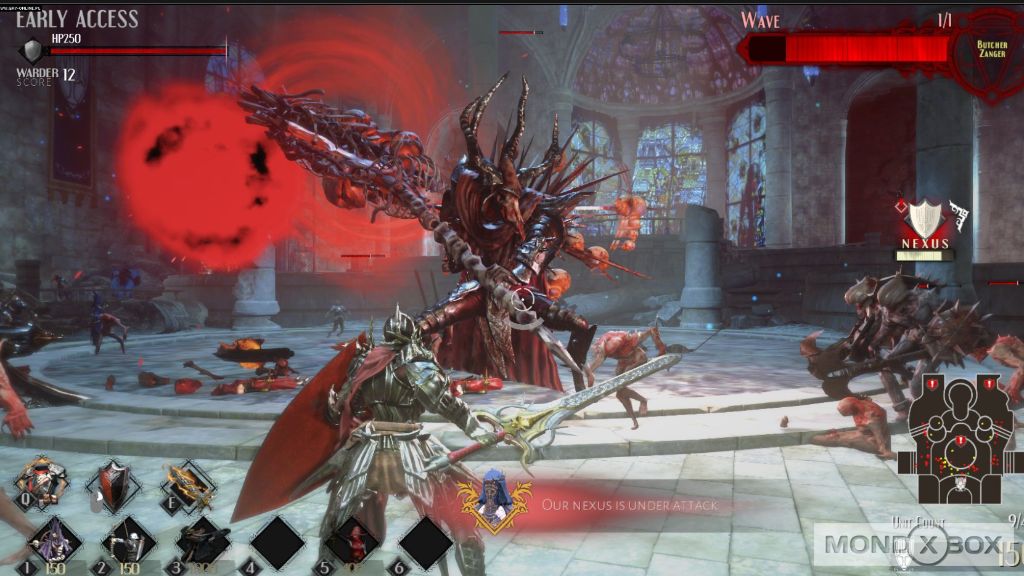Pick the red hooded unit in slot 5

[x=352, y=542]
